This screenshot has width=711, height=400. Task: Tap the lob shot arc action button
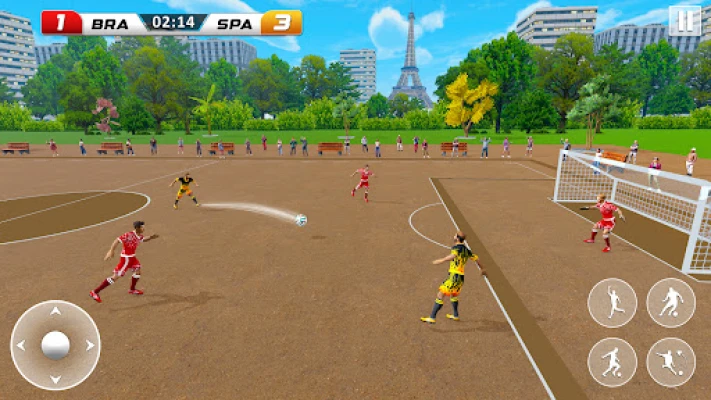point(671,362)
